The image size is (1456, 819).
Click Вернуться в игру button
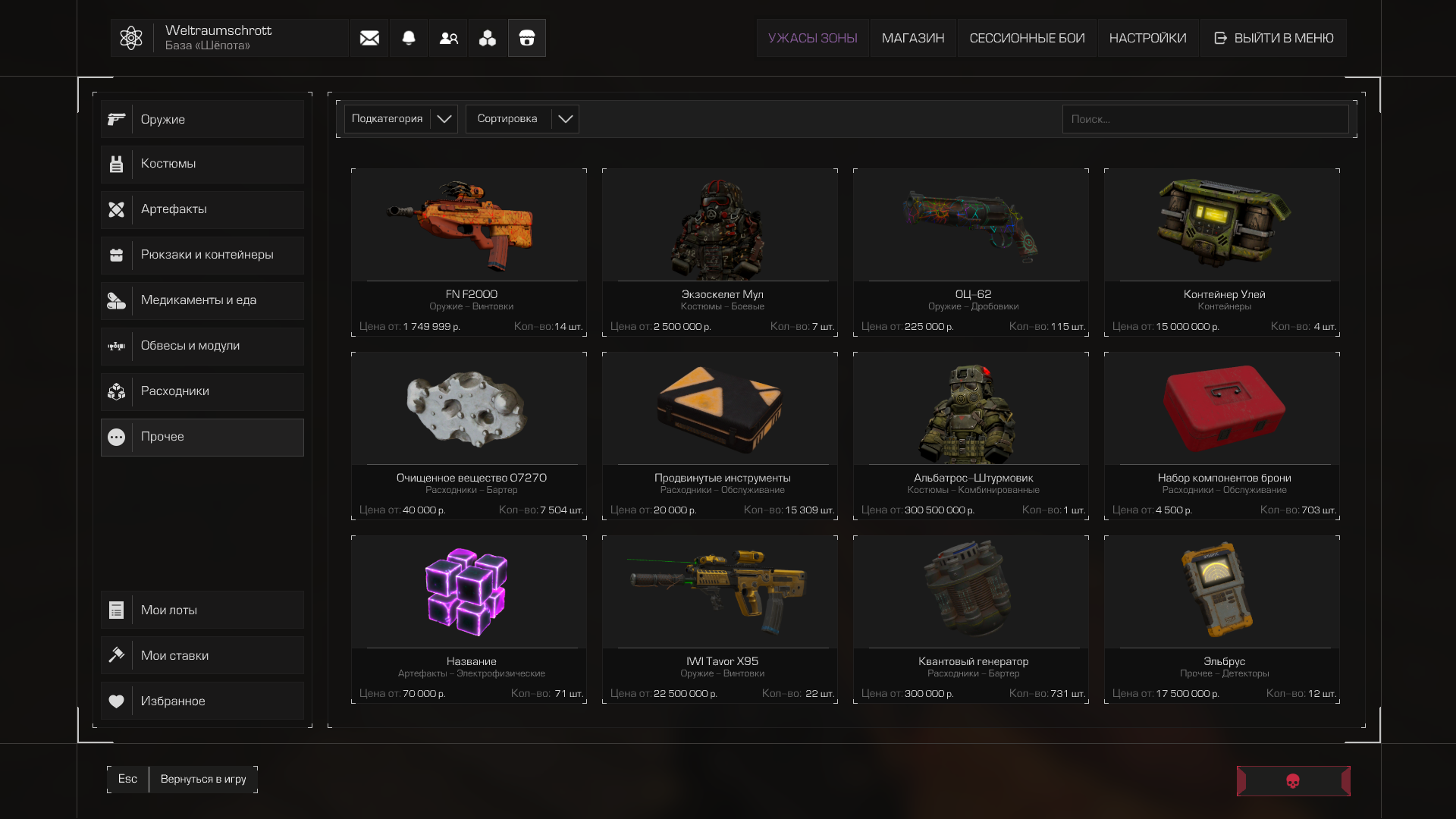(203, 779)
